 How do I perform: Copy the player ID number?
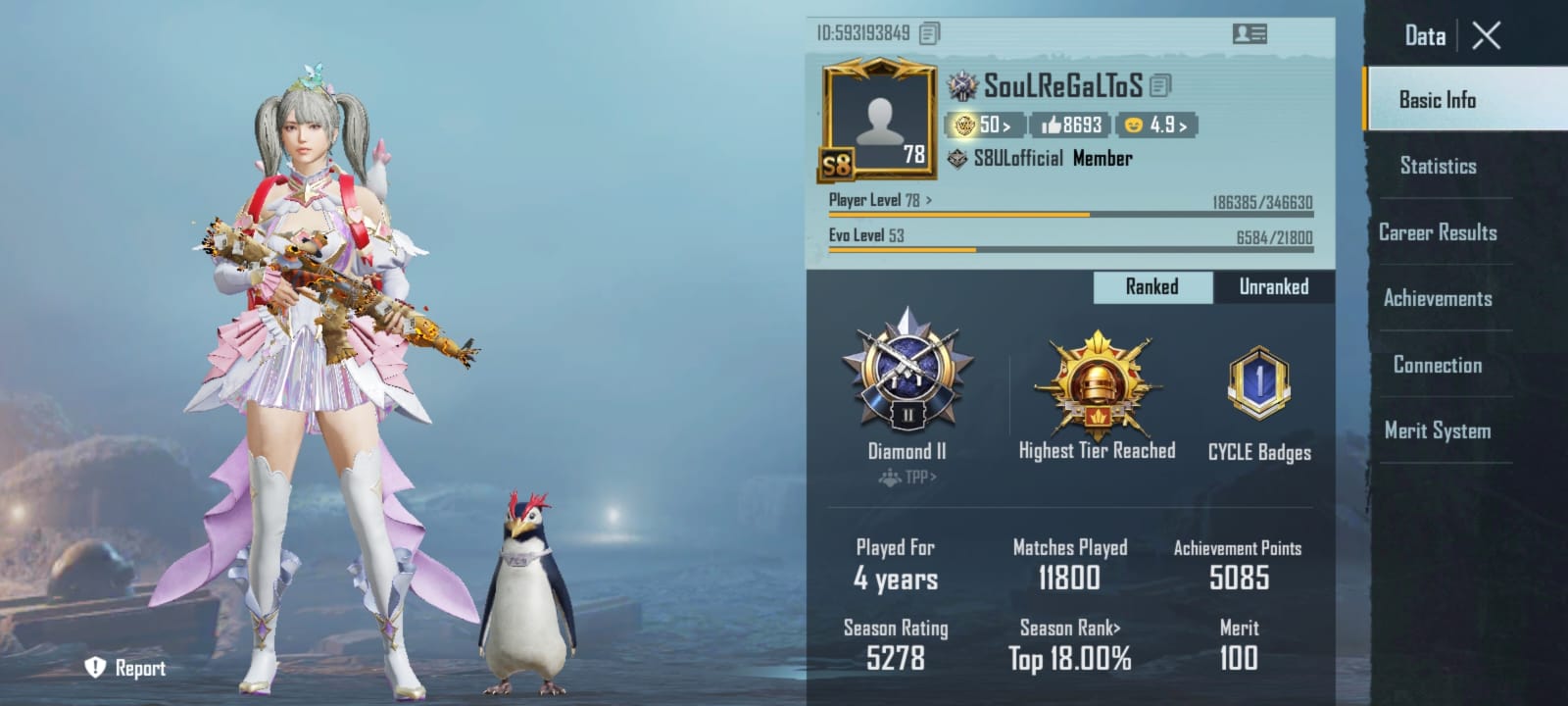pyautogui.click(x=929, y=33)
